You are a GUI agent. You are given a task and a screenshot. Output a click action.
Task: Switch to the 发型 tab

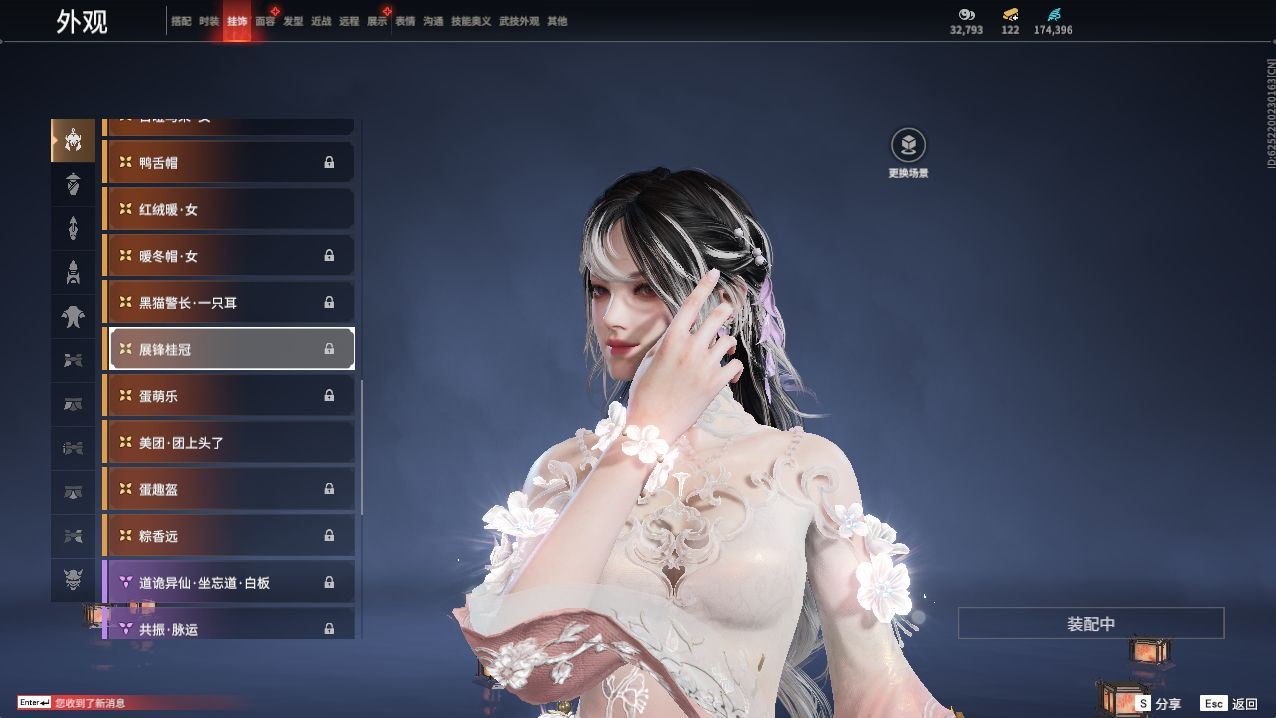coord(293,21)
